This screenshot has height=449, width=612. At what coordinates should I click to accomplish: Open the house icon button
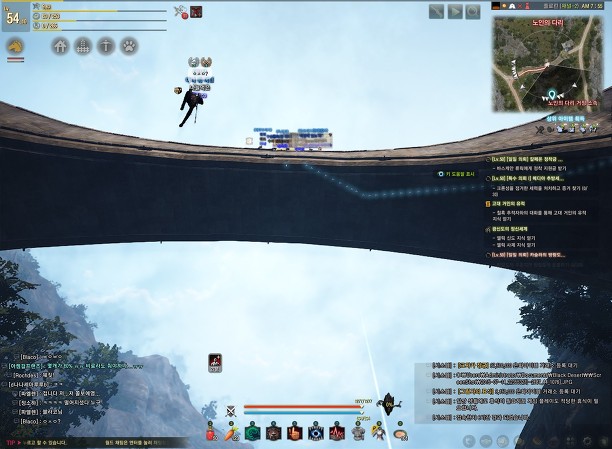click(x=61, y=46)
